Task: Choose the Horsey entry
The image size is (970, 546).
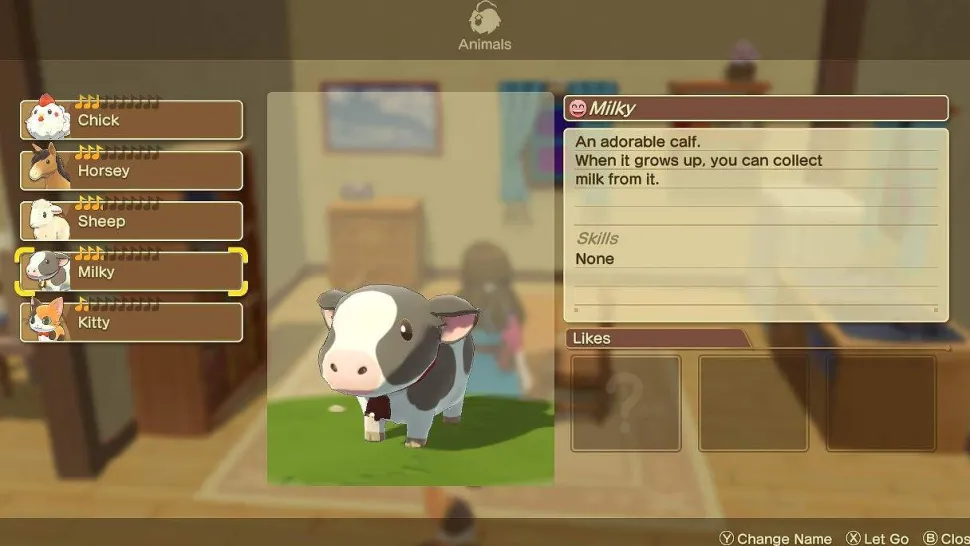Action: (x=132, y=171)
